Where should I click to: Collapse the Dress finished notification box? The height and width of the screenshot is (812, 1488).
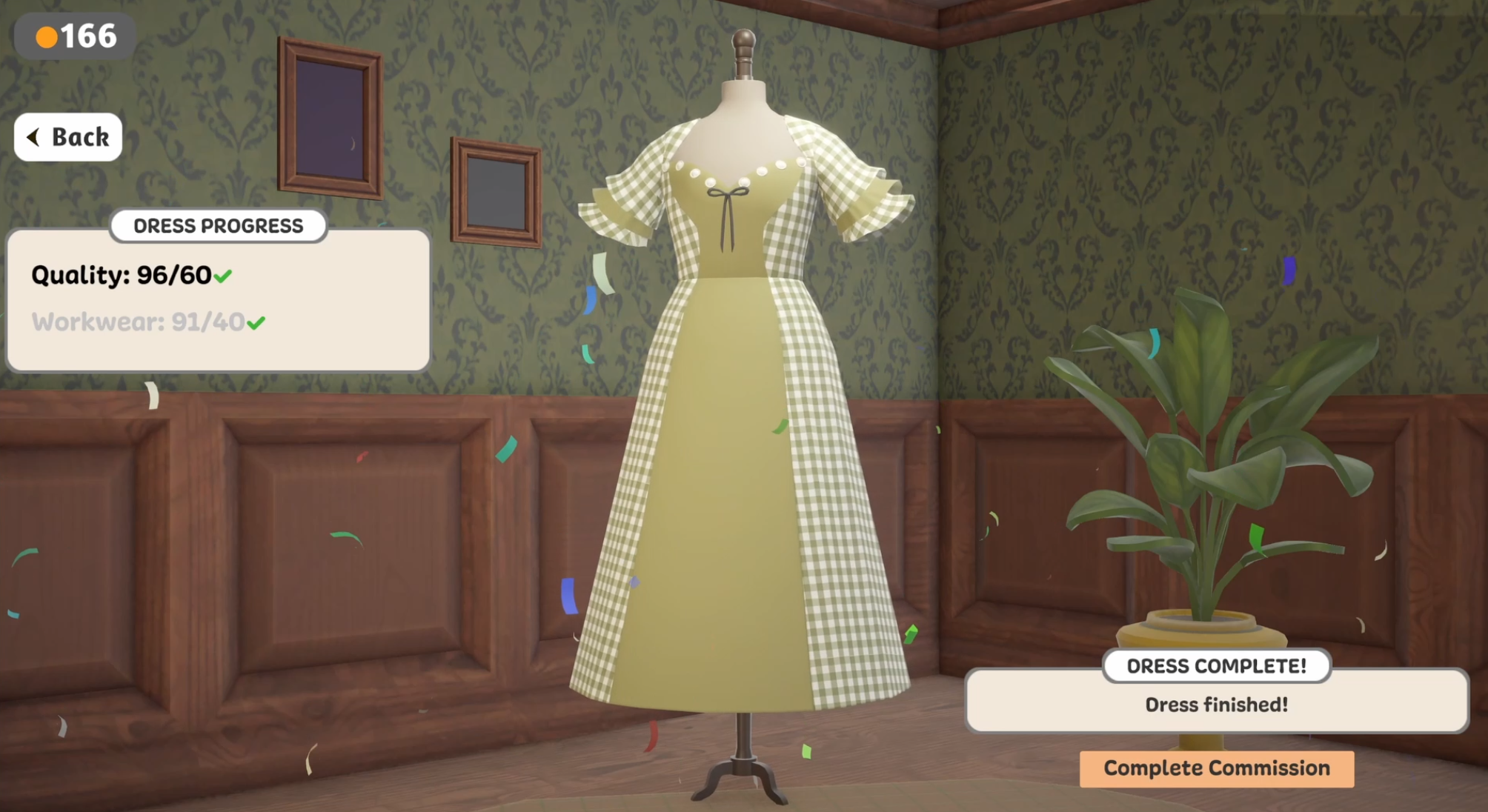click(x=1217, y=705)
